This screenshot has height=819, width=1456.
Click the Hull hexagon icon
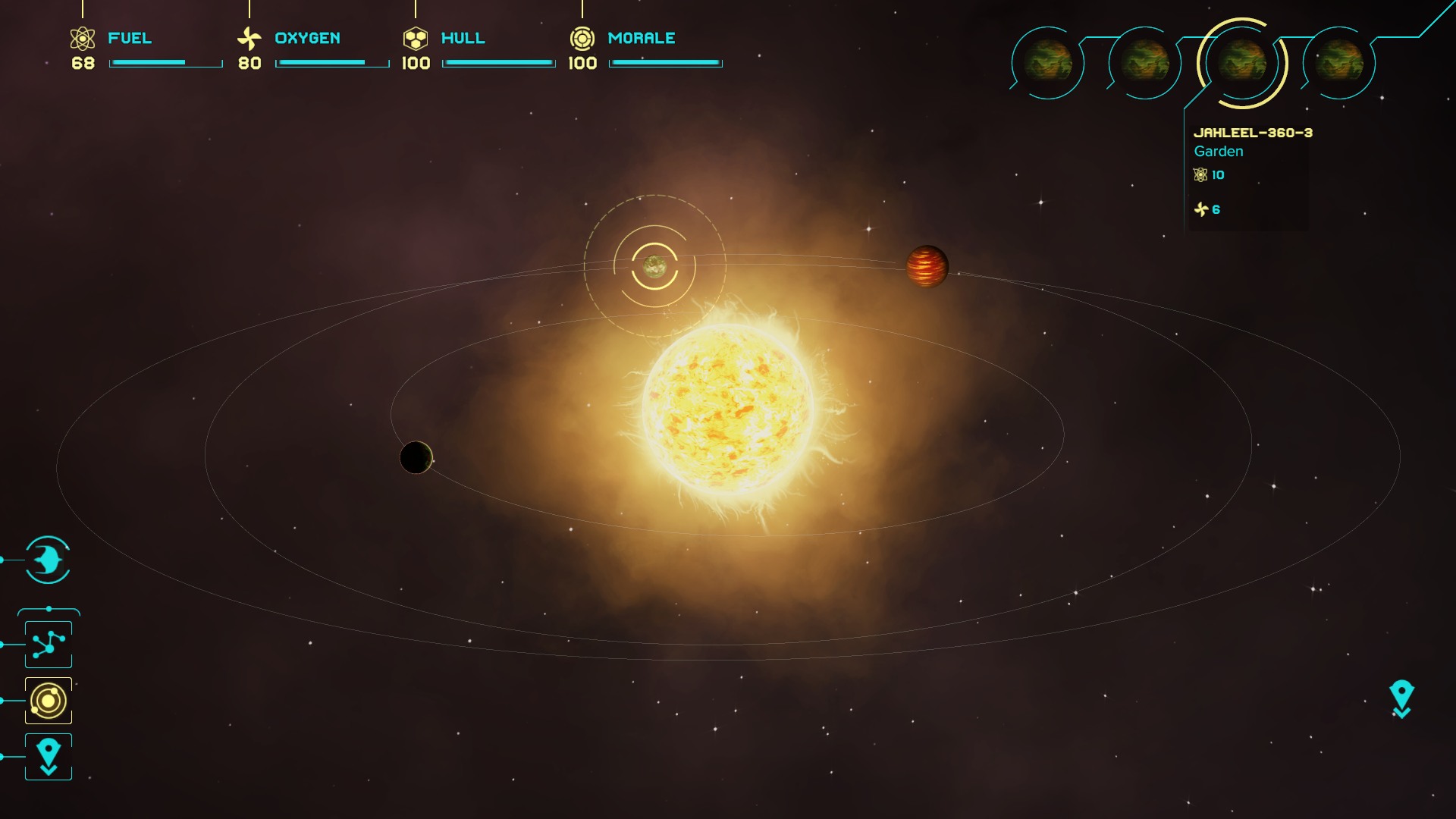[x=416, y=36]
